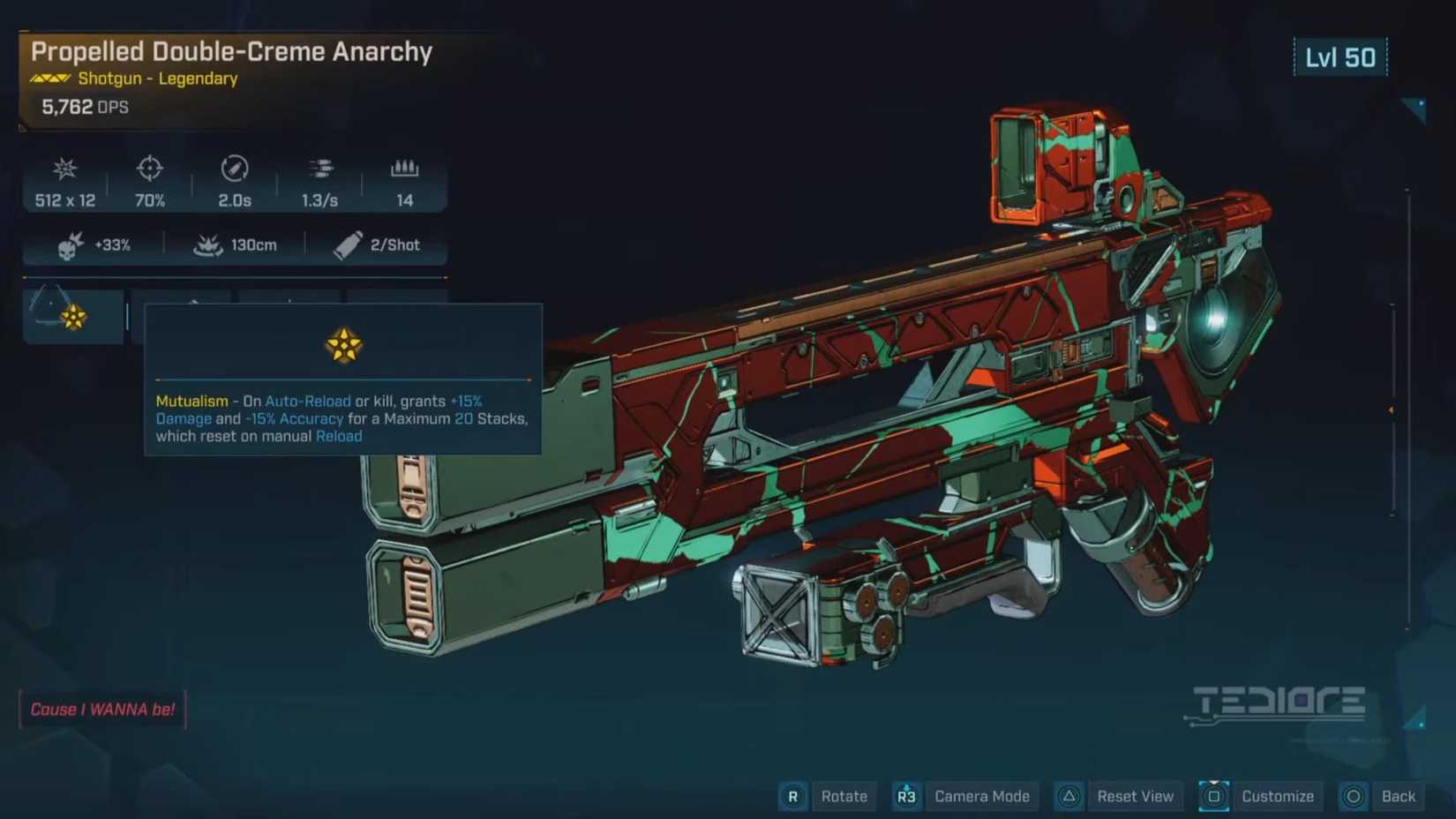Viewport: 1456px width, 819px height.
Task: Click the Auto-Reload link in the perk description
Action: point(307,401)
